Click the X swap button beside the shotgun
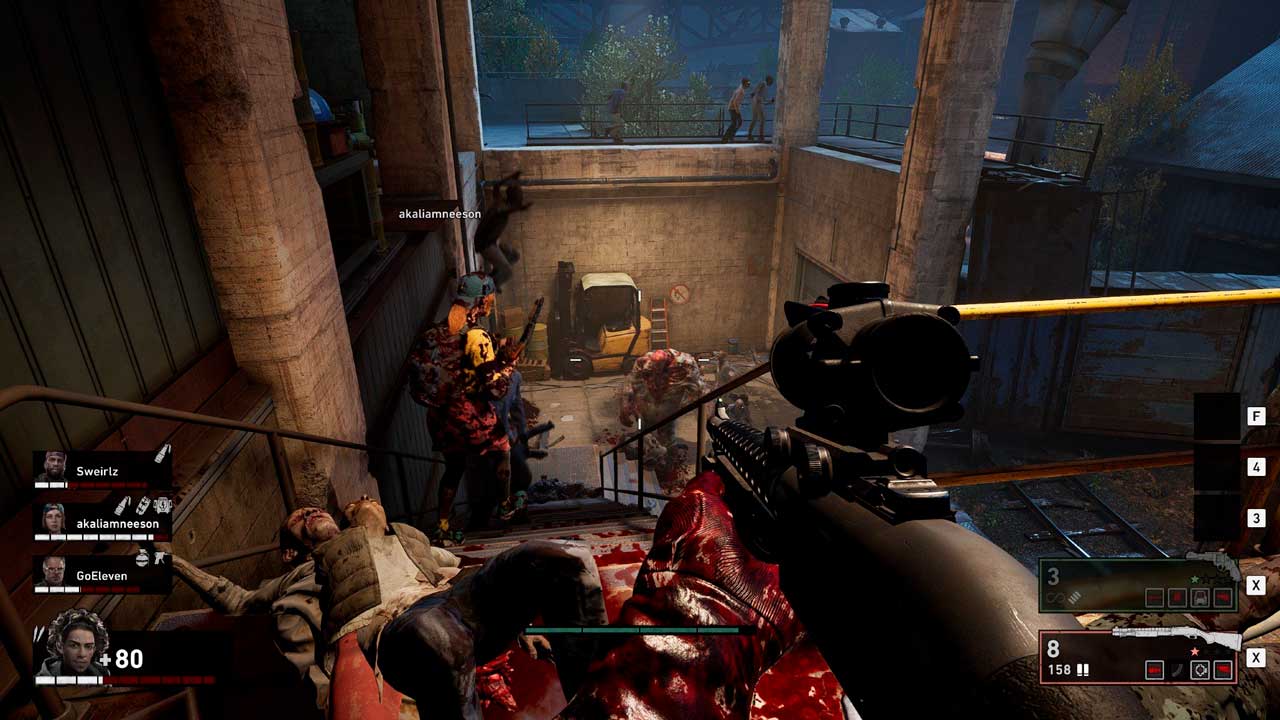The height and width of the screenshot is (720, 1280). (1256, 656)
